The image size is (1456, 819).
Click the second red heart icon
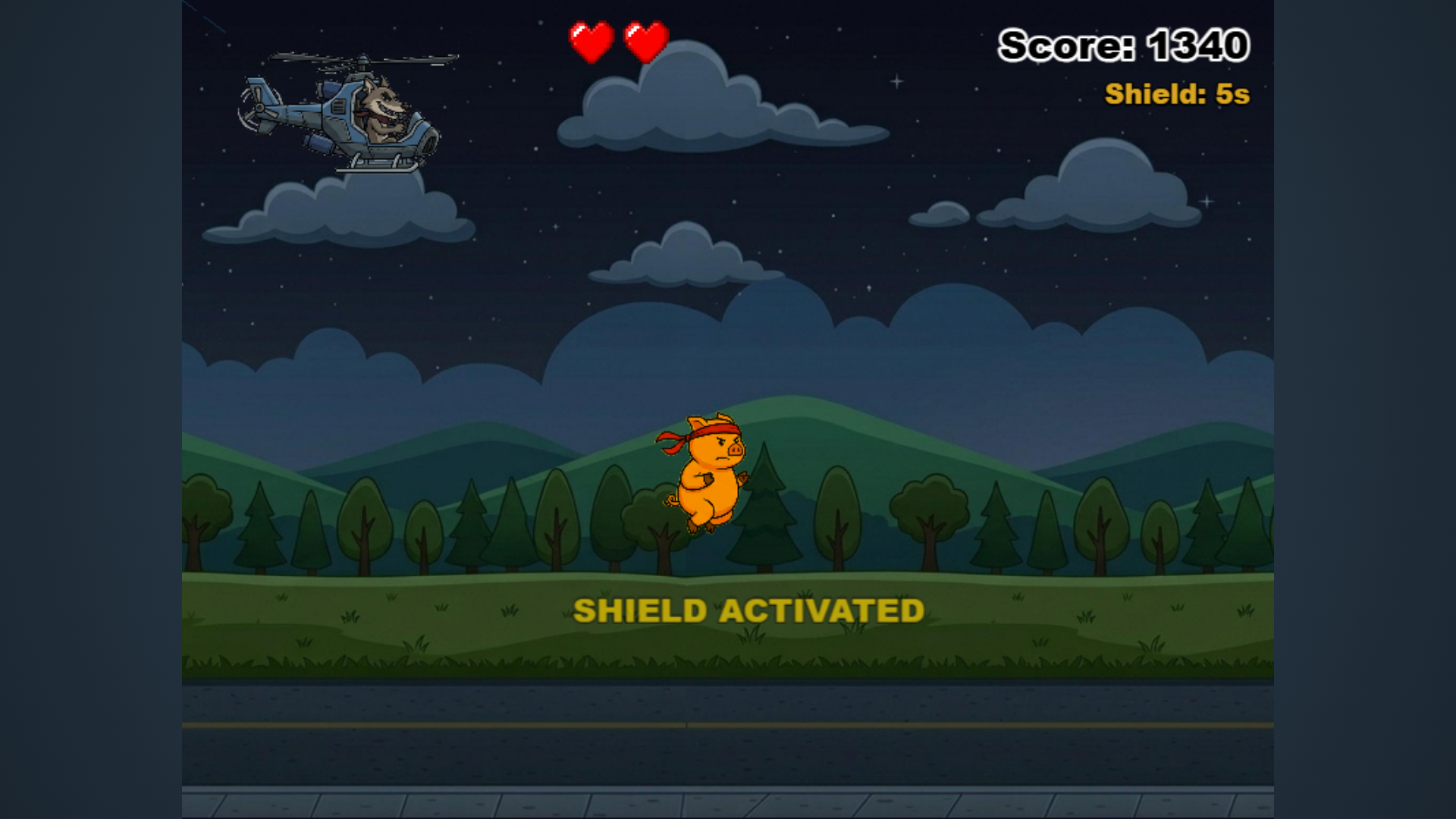pyautogui.click(x=645, y=42)
